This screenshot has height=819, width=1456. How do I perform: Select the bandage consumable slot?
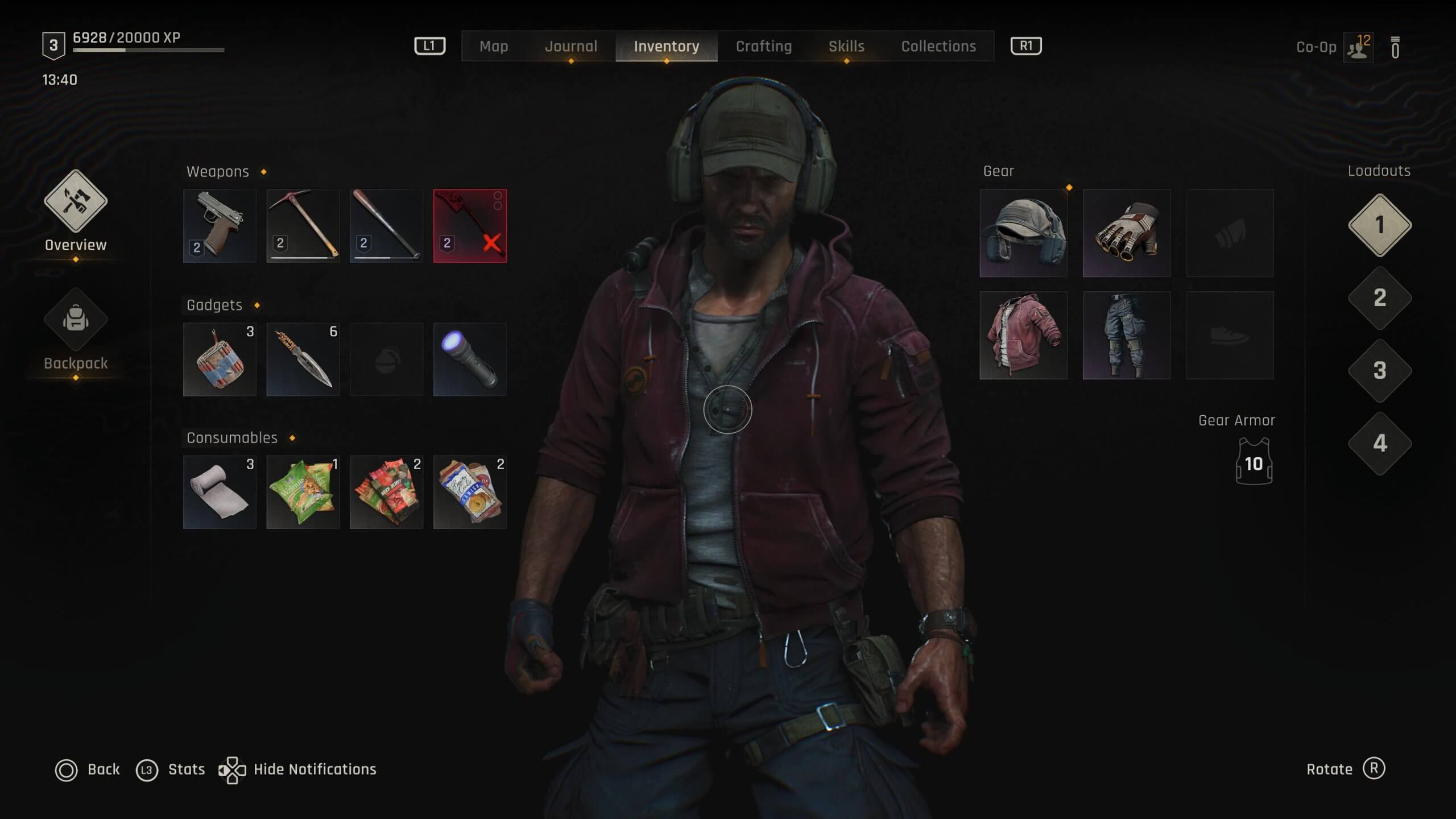tap(220, 492)
